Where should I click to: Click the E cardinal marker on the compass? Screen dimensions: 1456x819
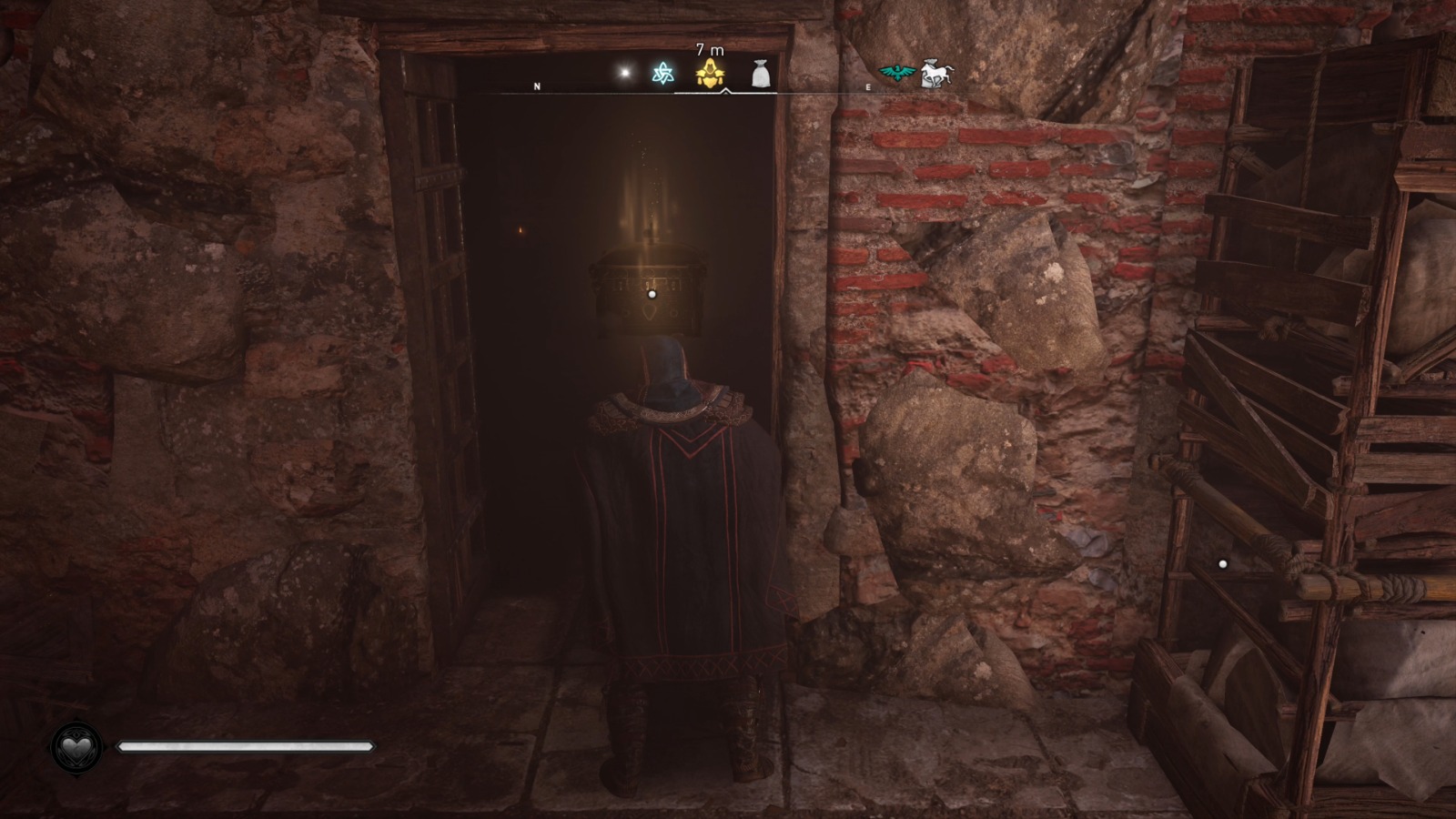point(869,86)
